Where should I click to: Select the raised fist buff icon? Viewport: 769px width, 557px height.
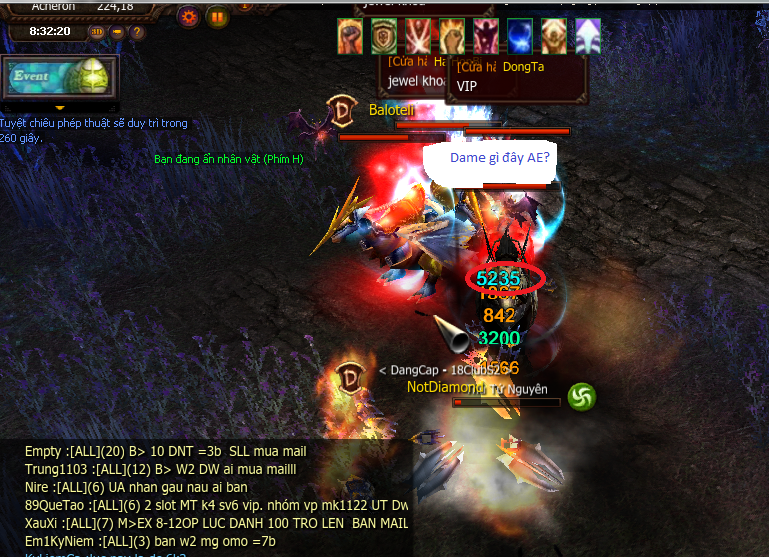tap(349, 34)
